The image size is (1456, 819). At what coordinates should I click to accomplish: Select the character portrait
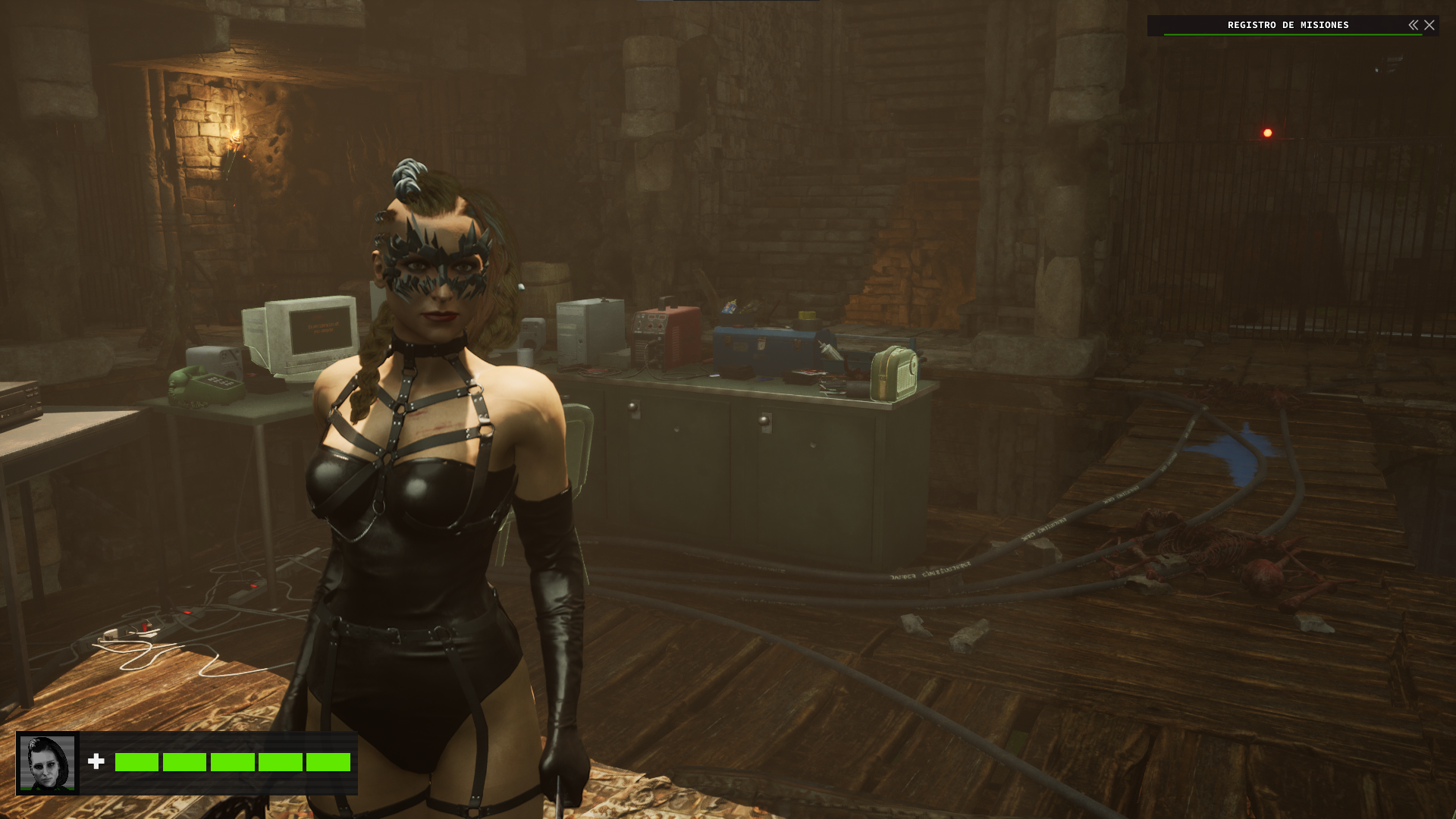47,763
